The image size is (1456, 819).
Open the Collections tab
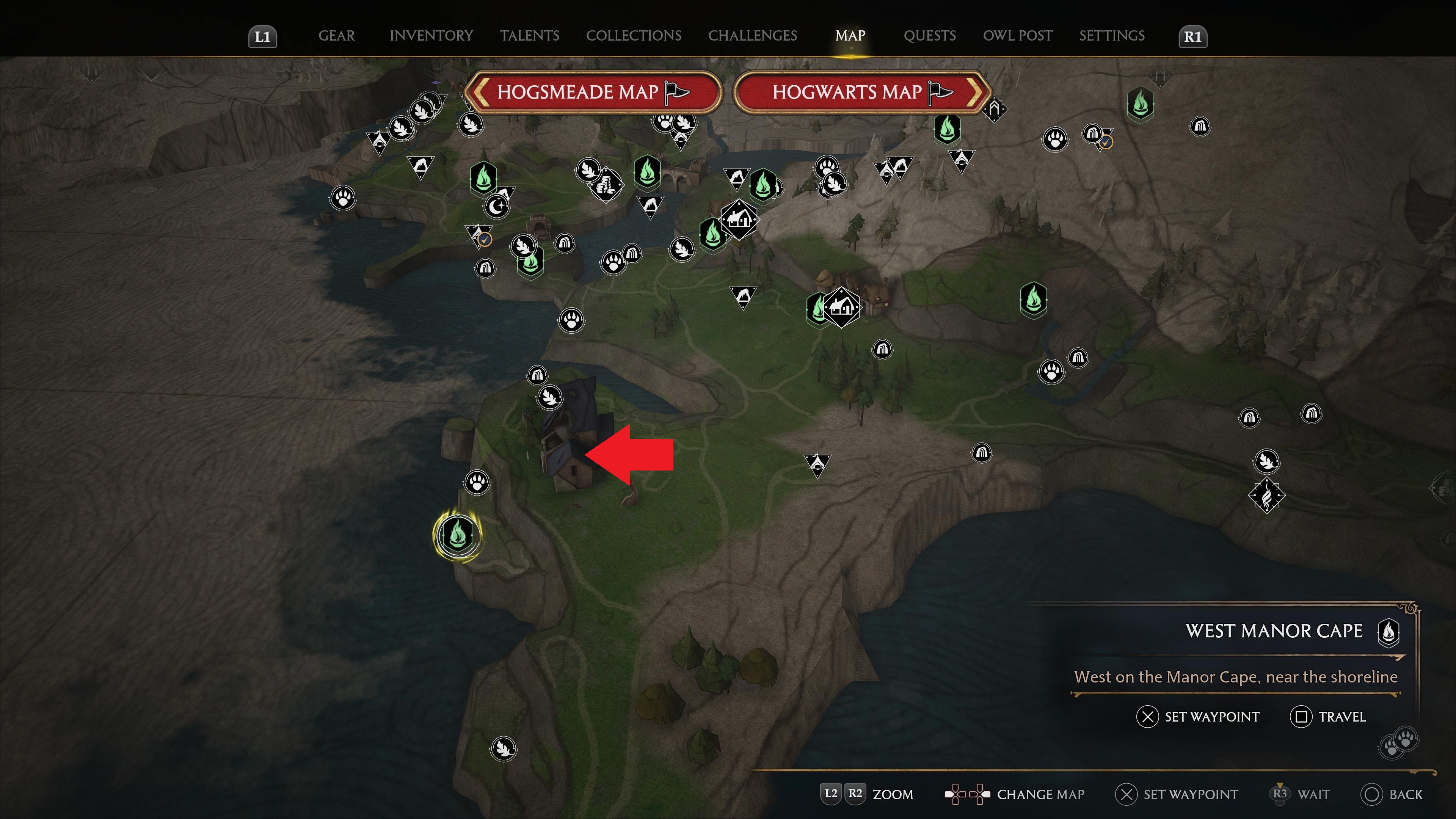point(633,36)
